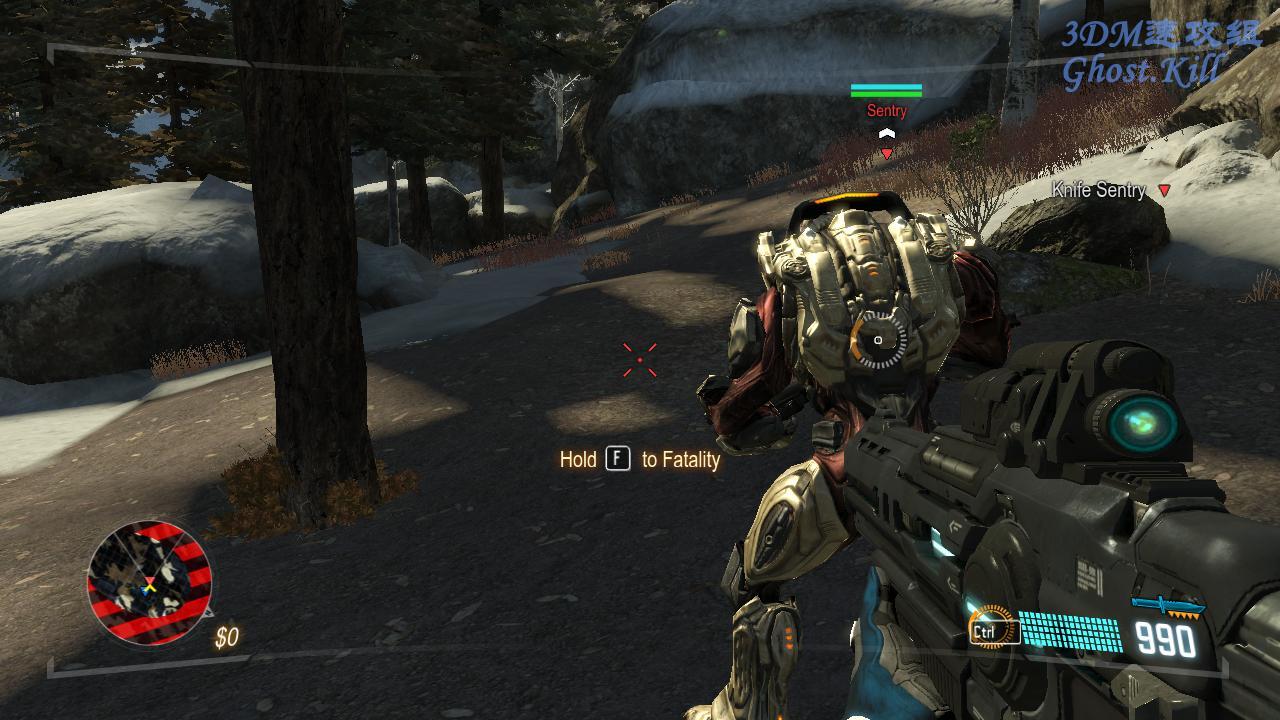The image size is (1280, 720).
Task: Select the red Sentry enemy marker
Action: click(x=886, y=154)
